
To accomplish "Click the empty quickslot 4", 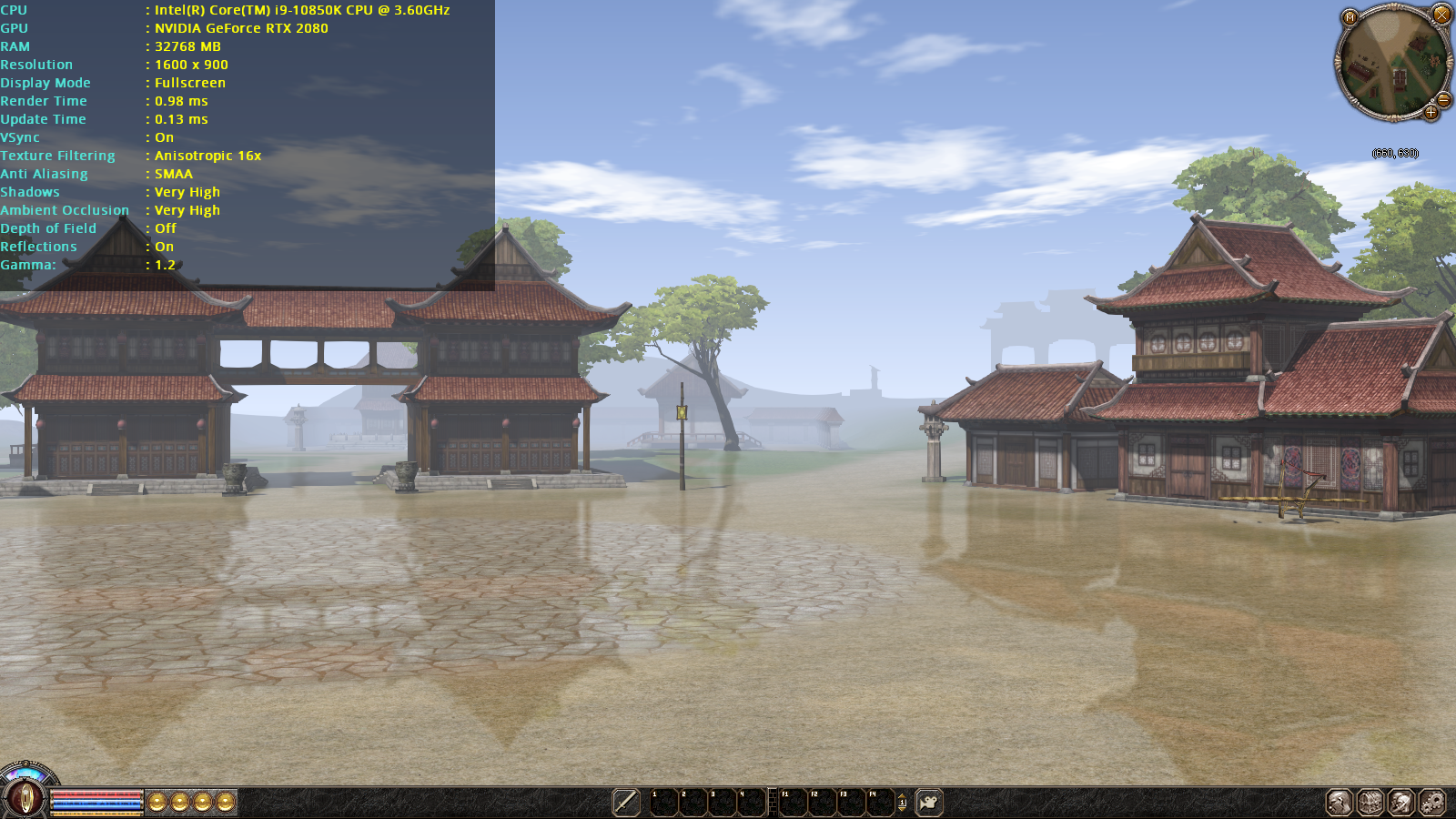I will click(x=753, y=803).
